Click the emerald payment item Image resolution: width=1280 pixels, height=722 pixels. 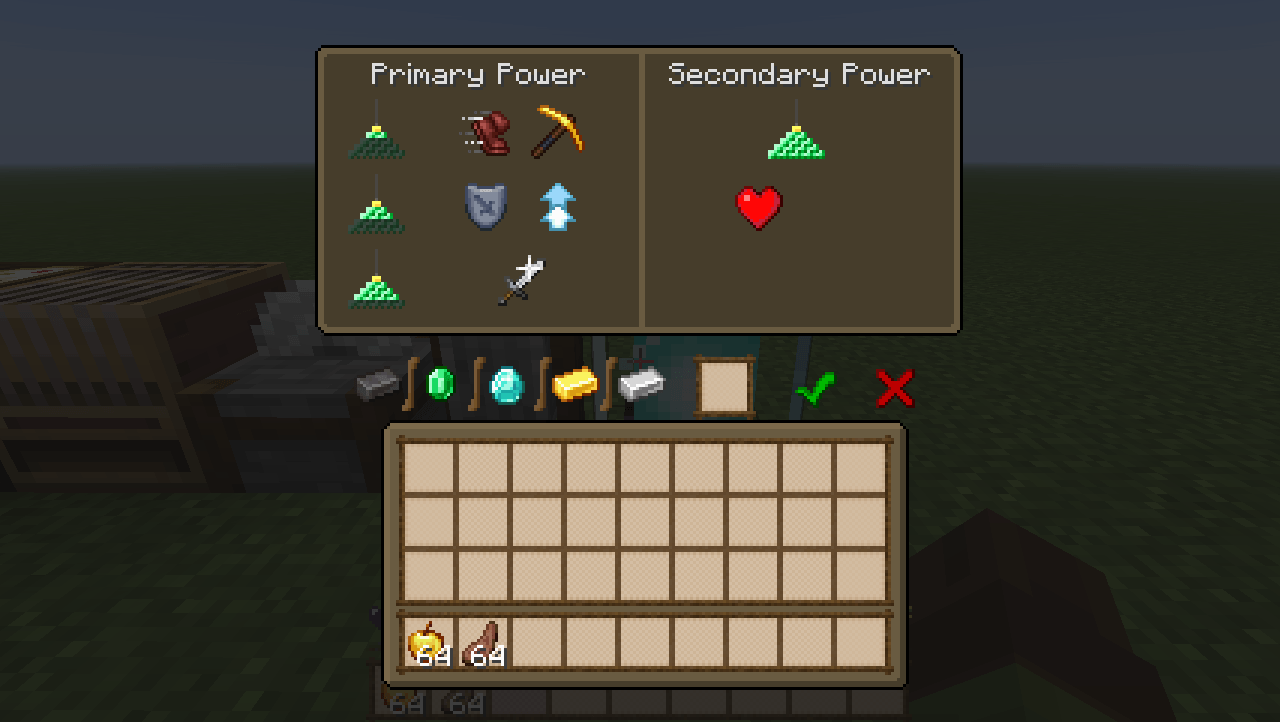pyautogui.click(x=440, y=384)
